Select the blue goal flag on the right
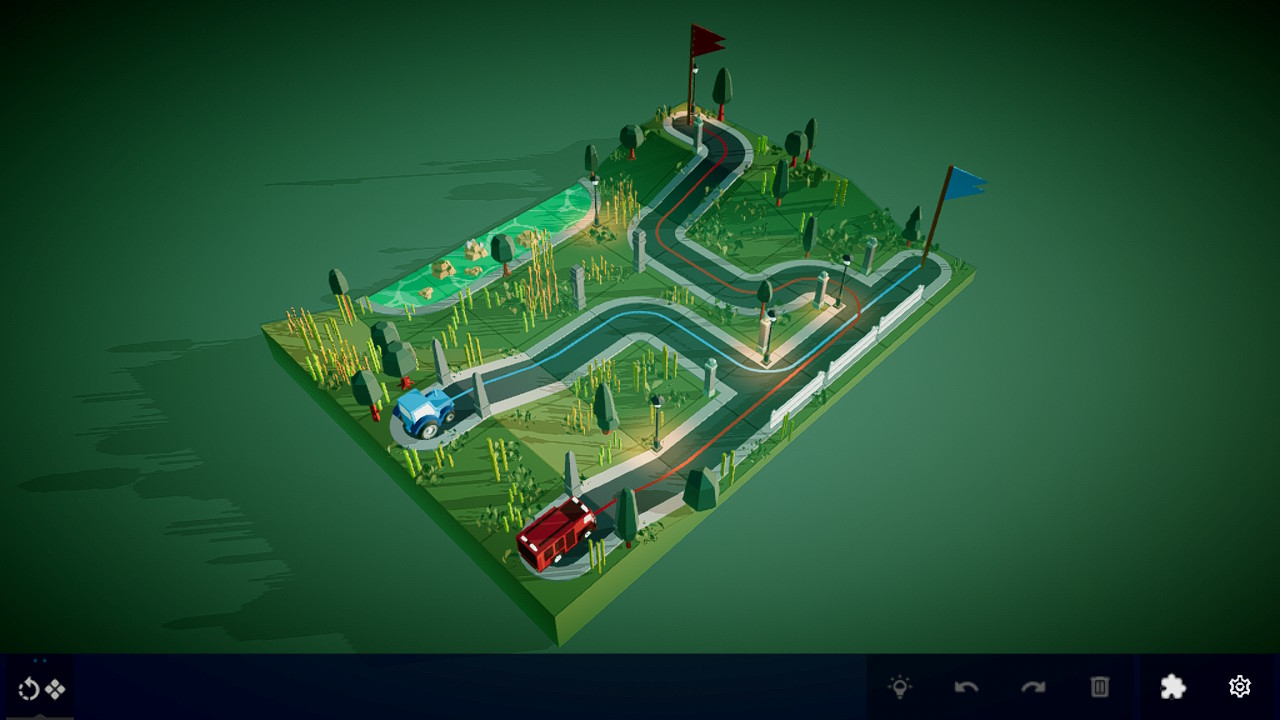Image resolution: width=1280 pixels, height=720 pixels. click(963, 180)
